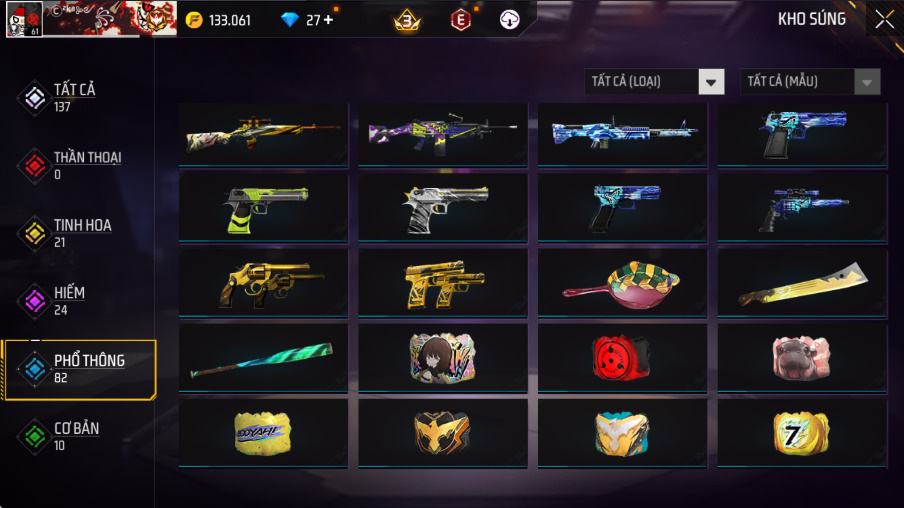Switch to the Tất Cả tab
This screenshot has height=508, width=904.
click(x=75, y=97)
